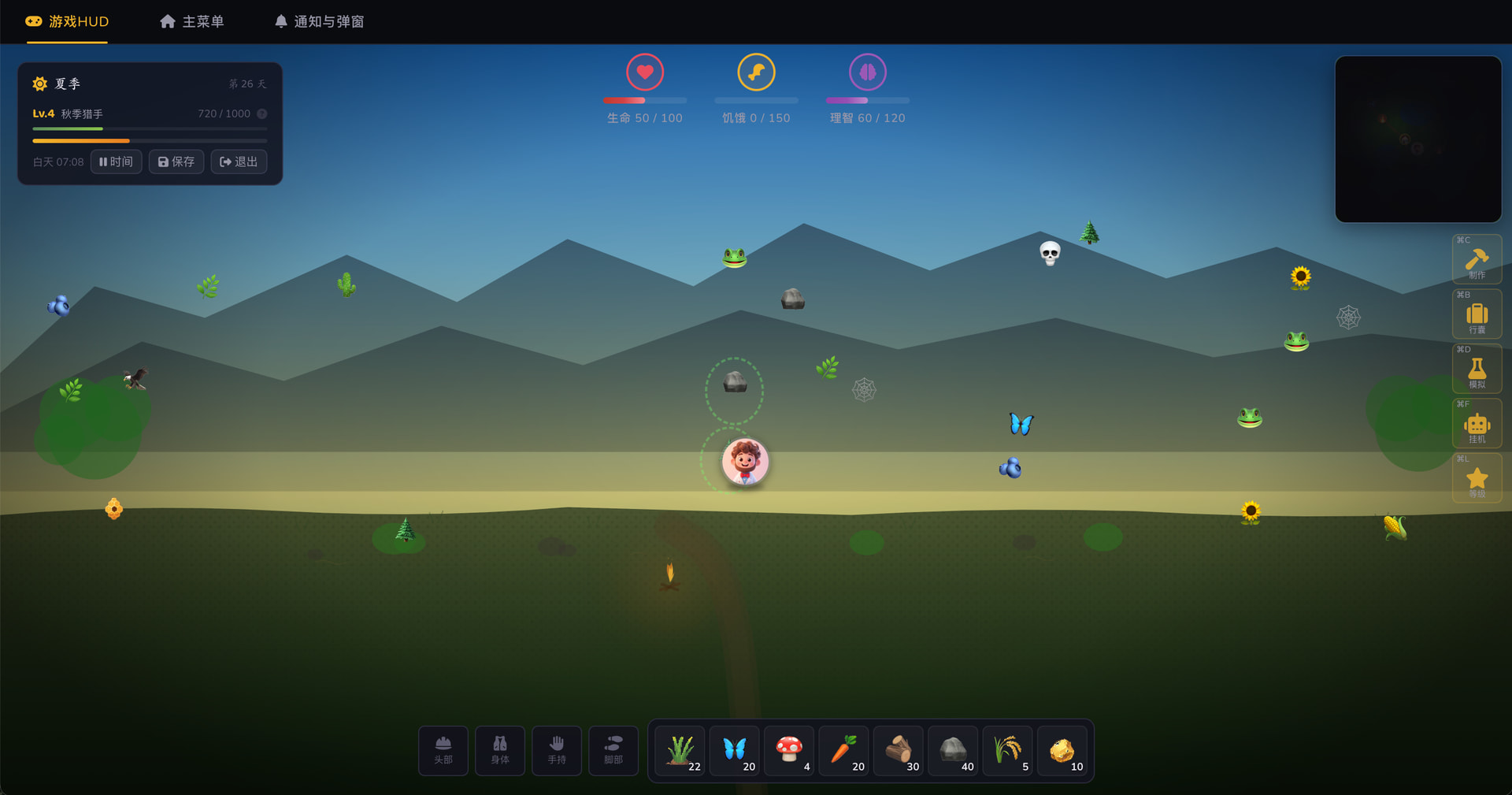The height and width of the screenshot is (795, 1512).
Task: Pause time with the 时间 button
Action: point(116,162)
